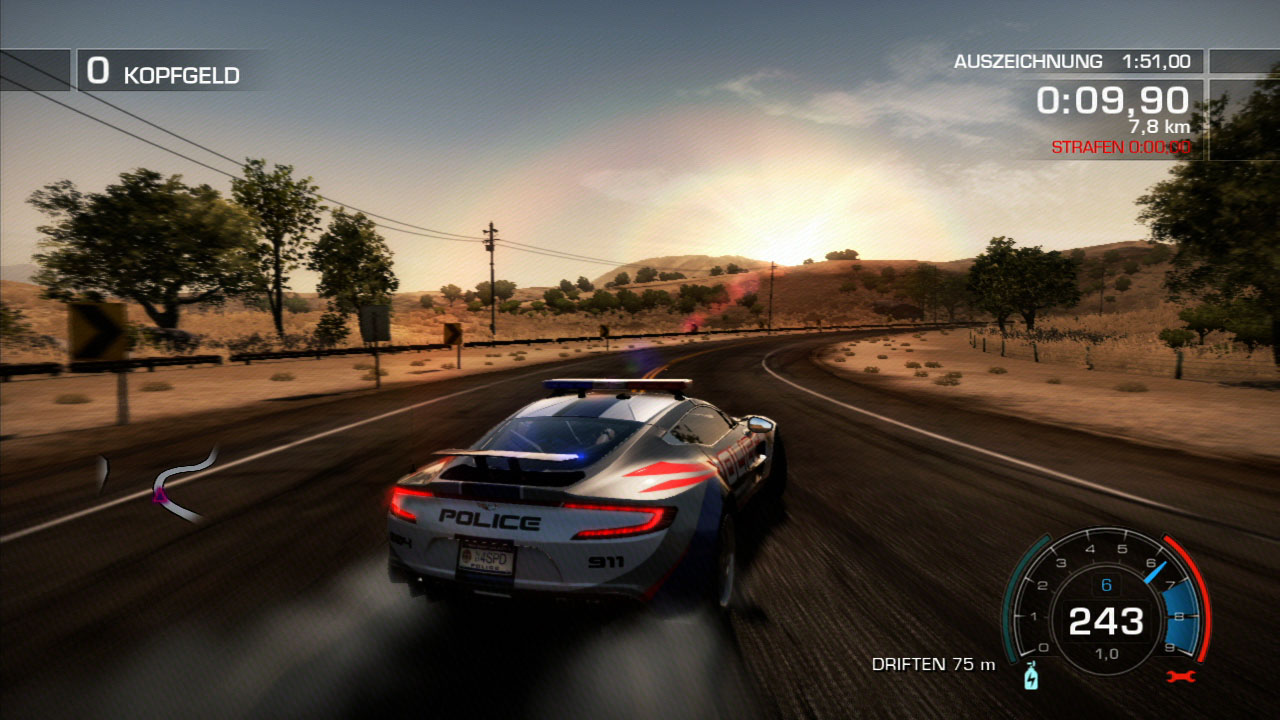Click the KOPFGELD counter showing 0
The image size is (1280, 720).
pos(160,72)
